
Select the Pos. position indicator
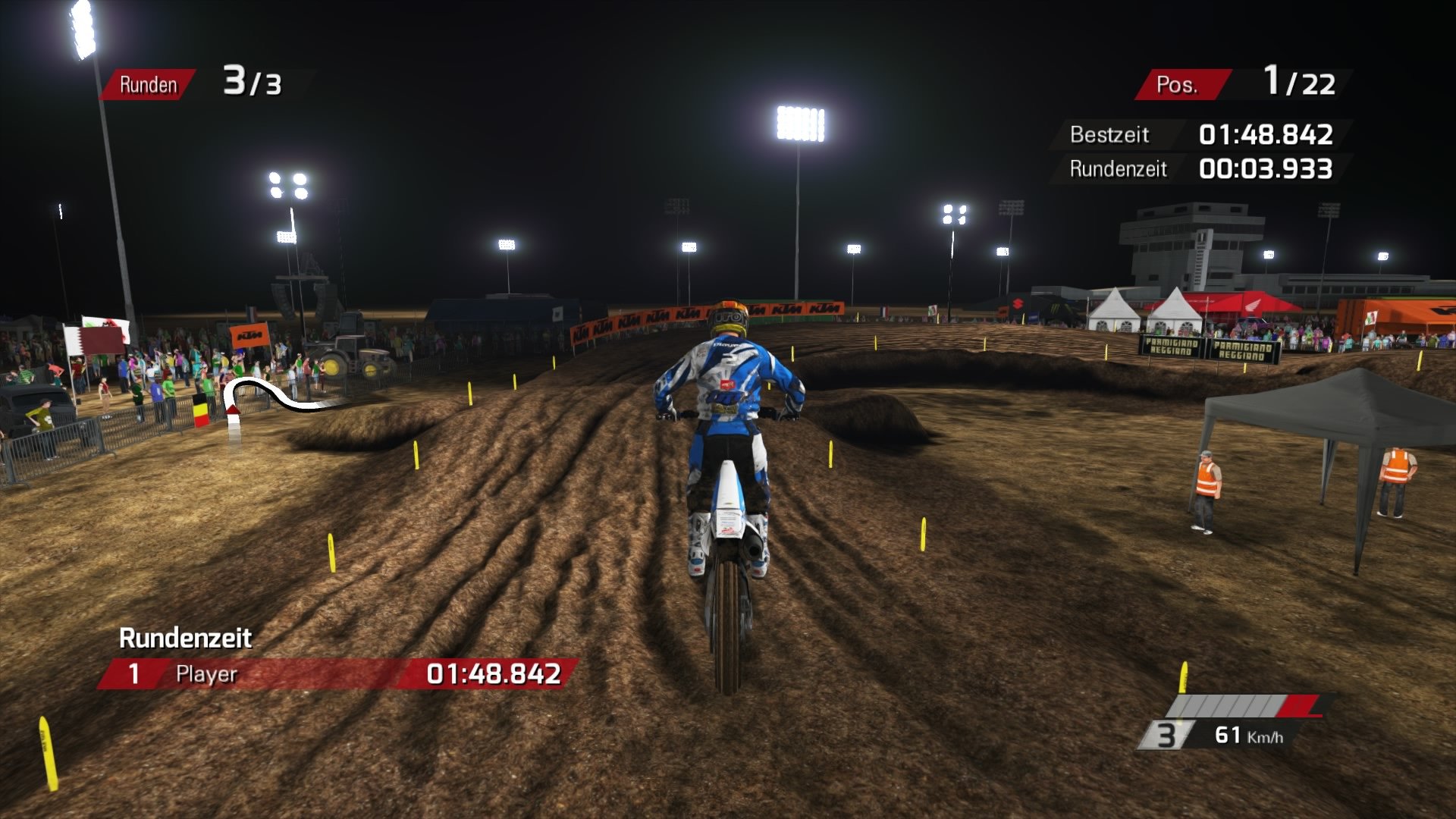1185,83
